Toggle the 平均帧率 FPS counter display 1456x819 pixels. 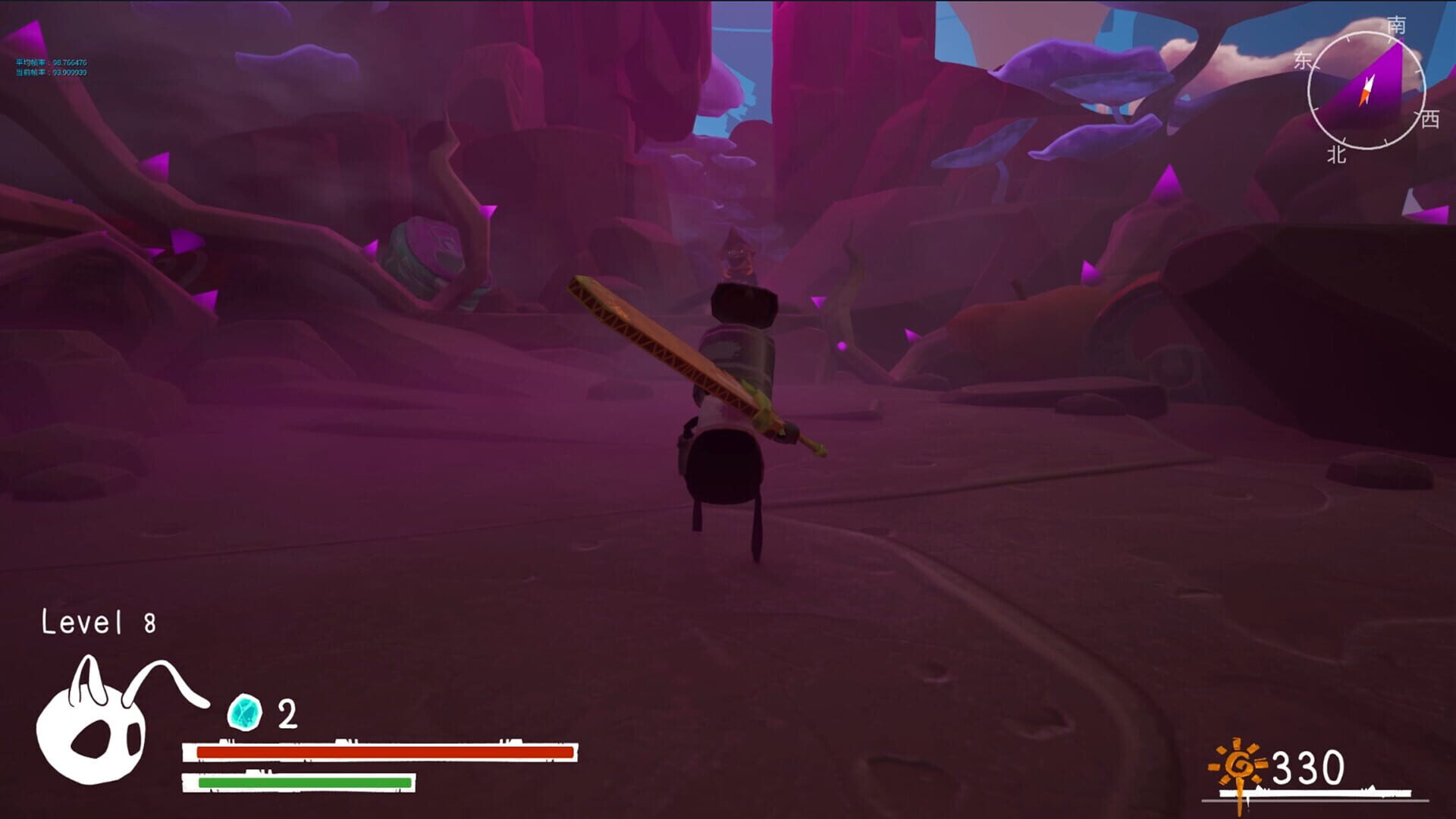point(49,64)
